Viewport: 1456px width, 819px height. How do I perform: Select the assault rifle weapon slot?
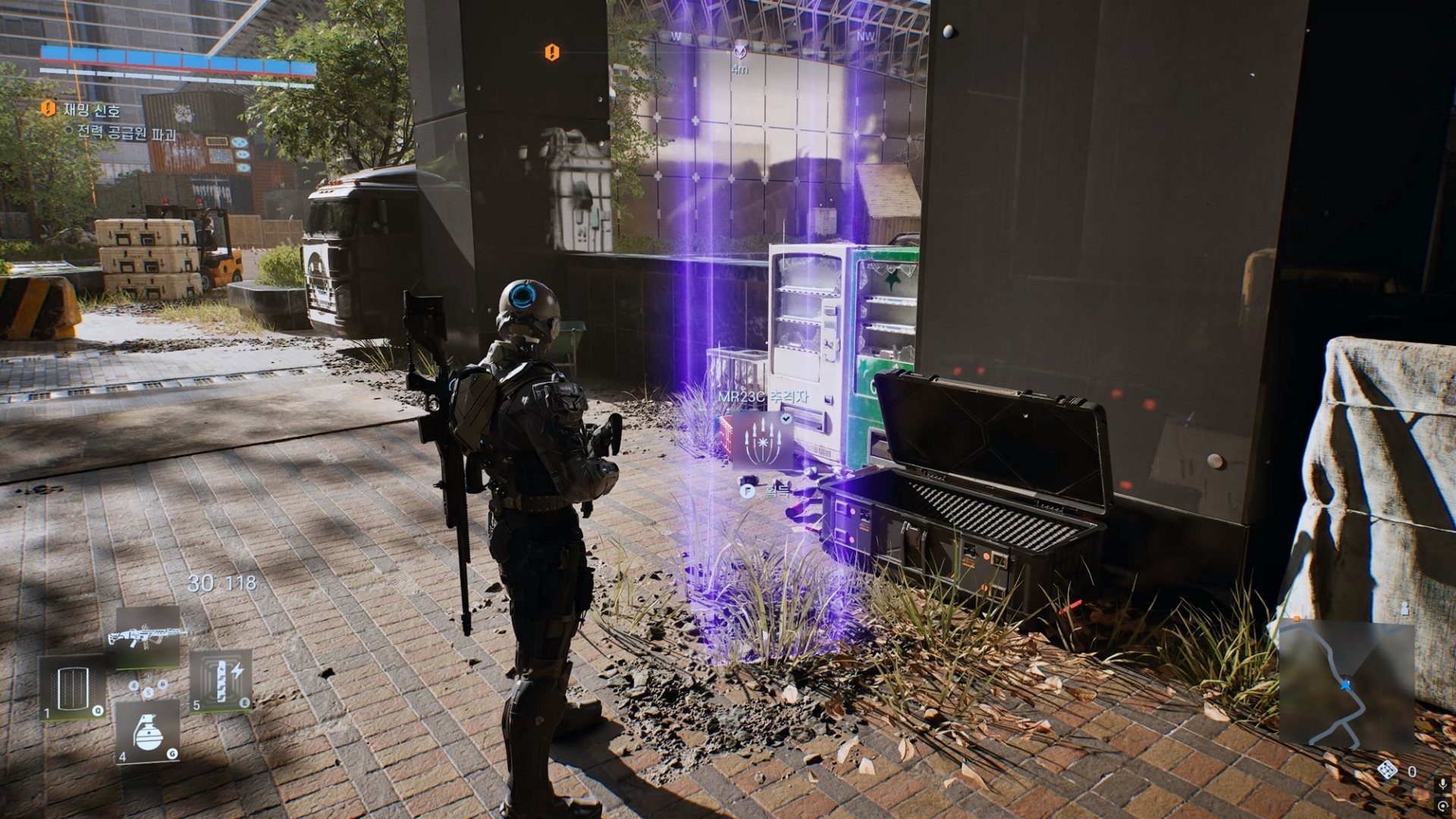[148, 637]
